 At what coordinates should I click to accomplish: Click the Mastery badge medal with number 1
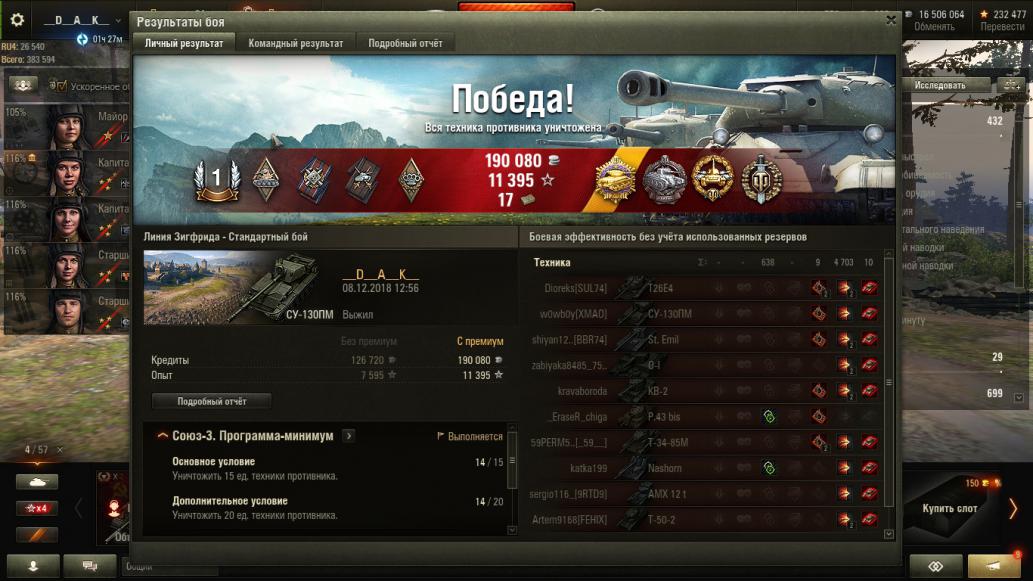216,179
